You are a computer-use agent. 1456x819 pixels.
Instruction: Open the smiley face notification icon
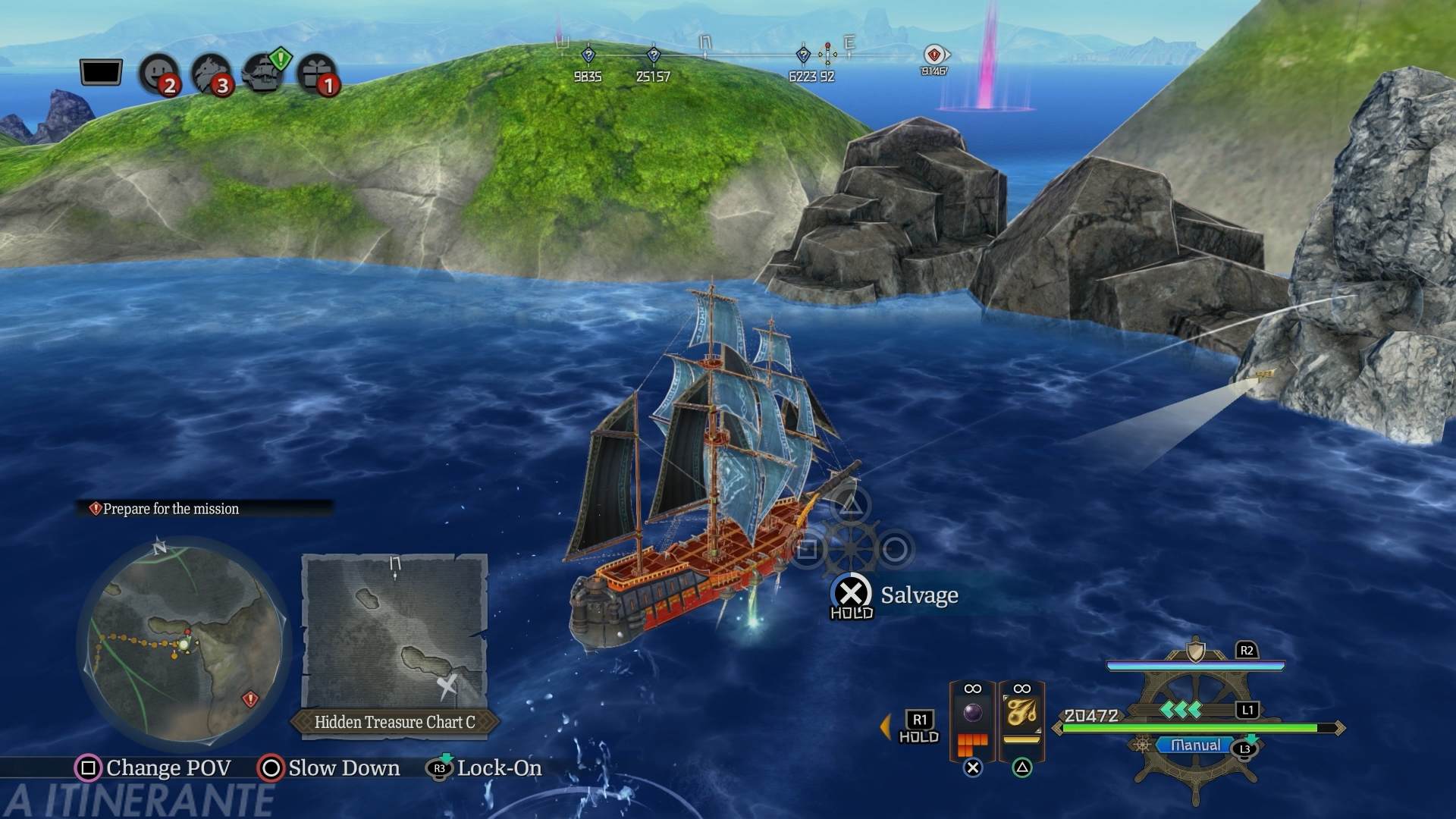point(159,74)
